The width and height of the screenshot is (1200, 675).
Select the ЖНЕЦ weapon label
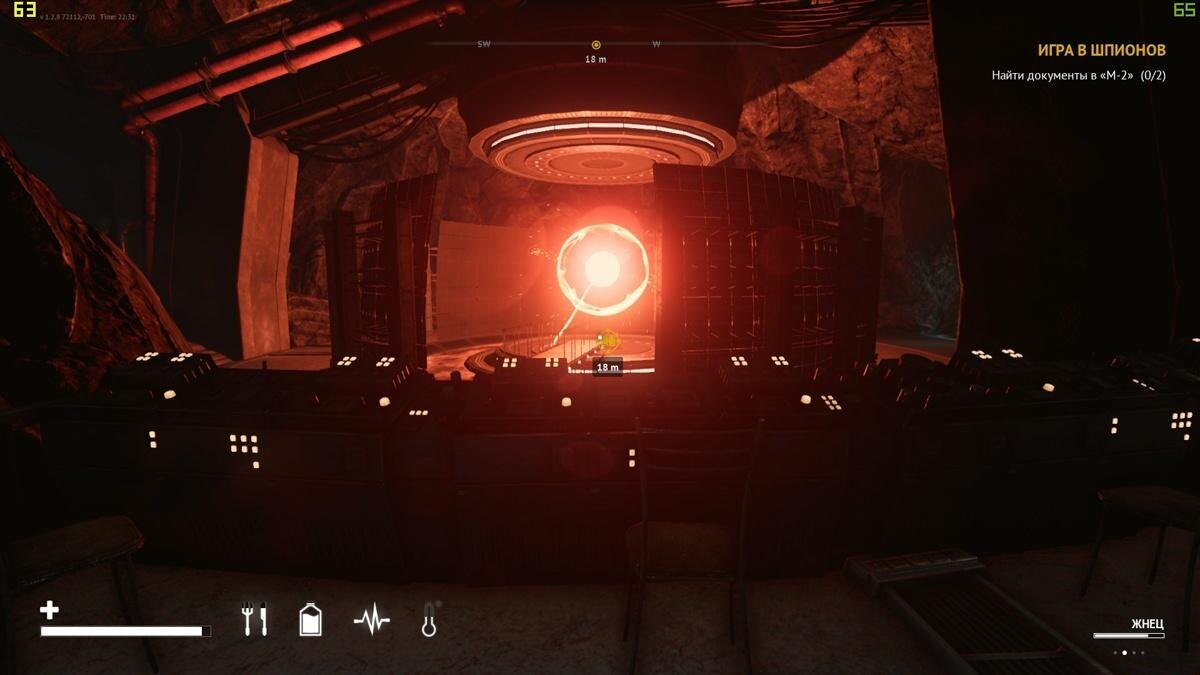[1147, 624]
